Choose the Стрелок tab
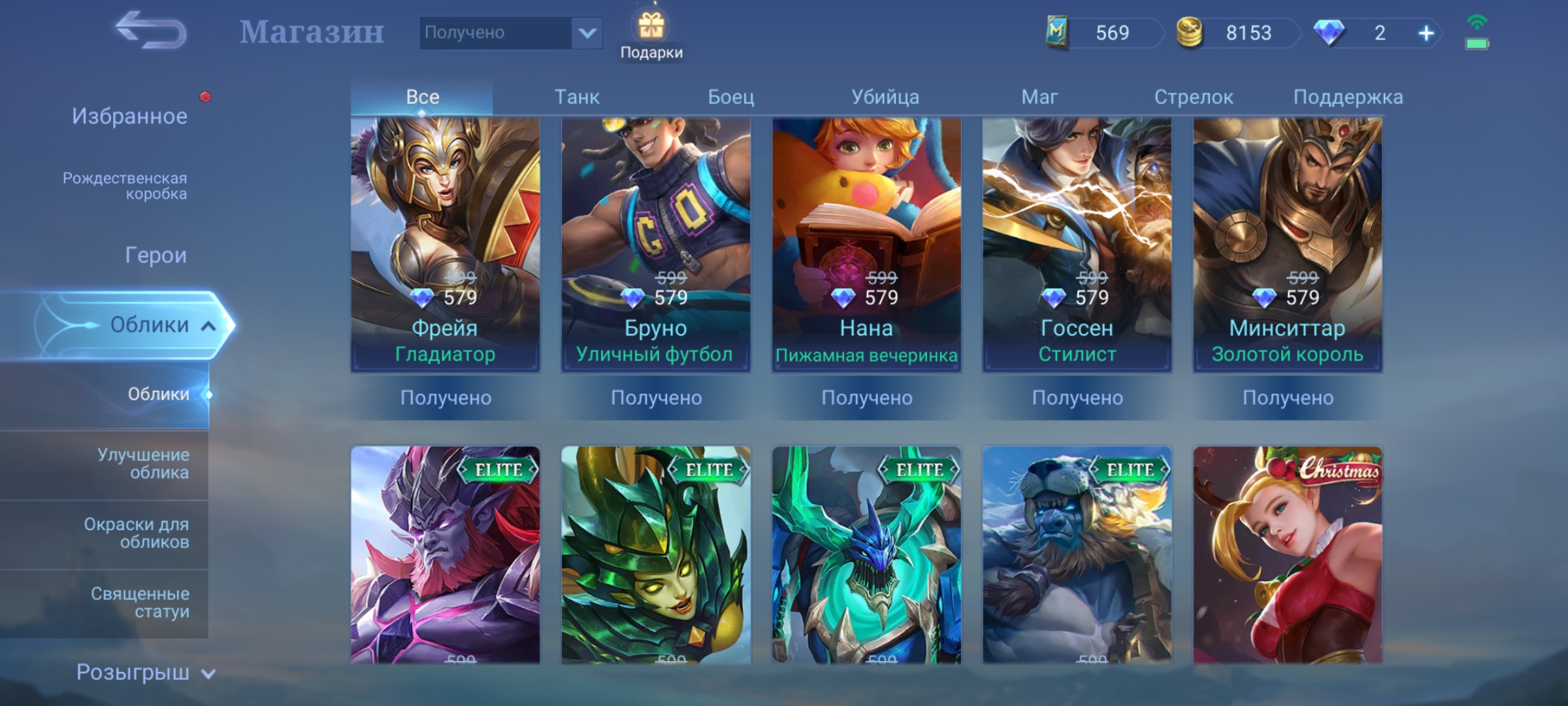Viewport: 1568px width, 706px height. pos(1193,97)
